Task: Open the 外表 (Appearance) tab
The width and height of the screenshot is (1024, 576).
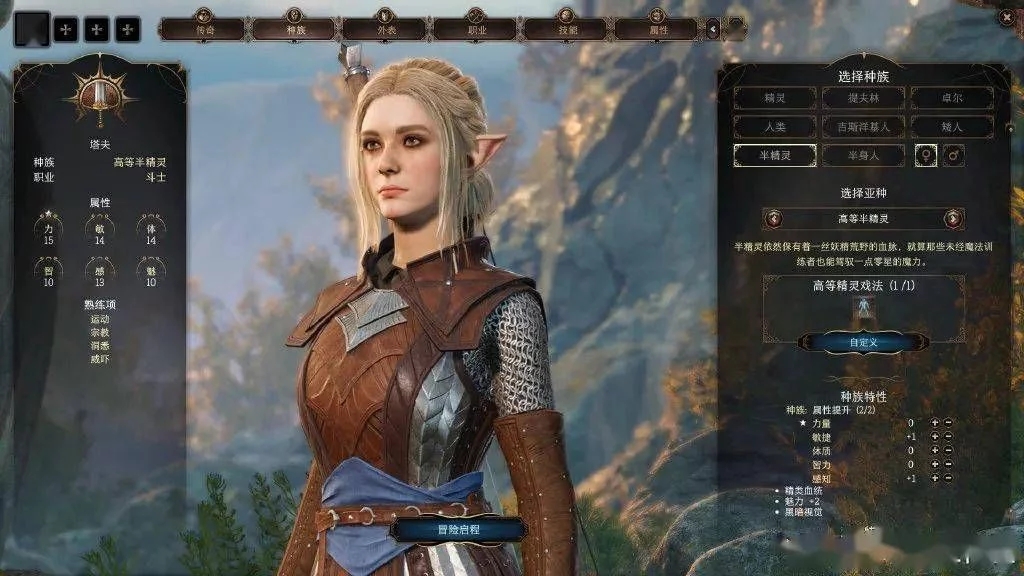Action: 385,28
